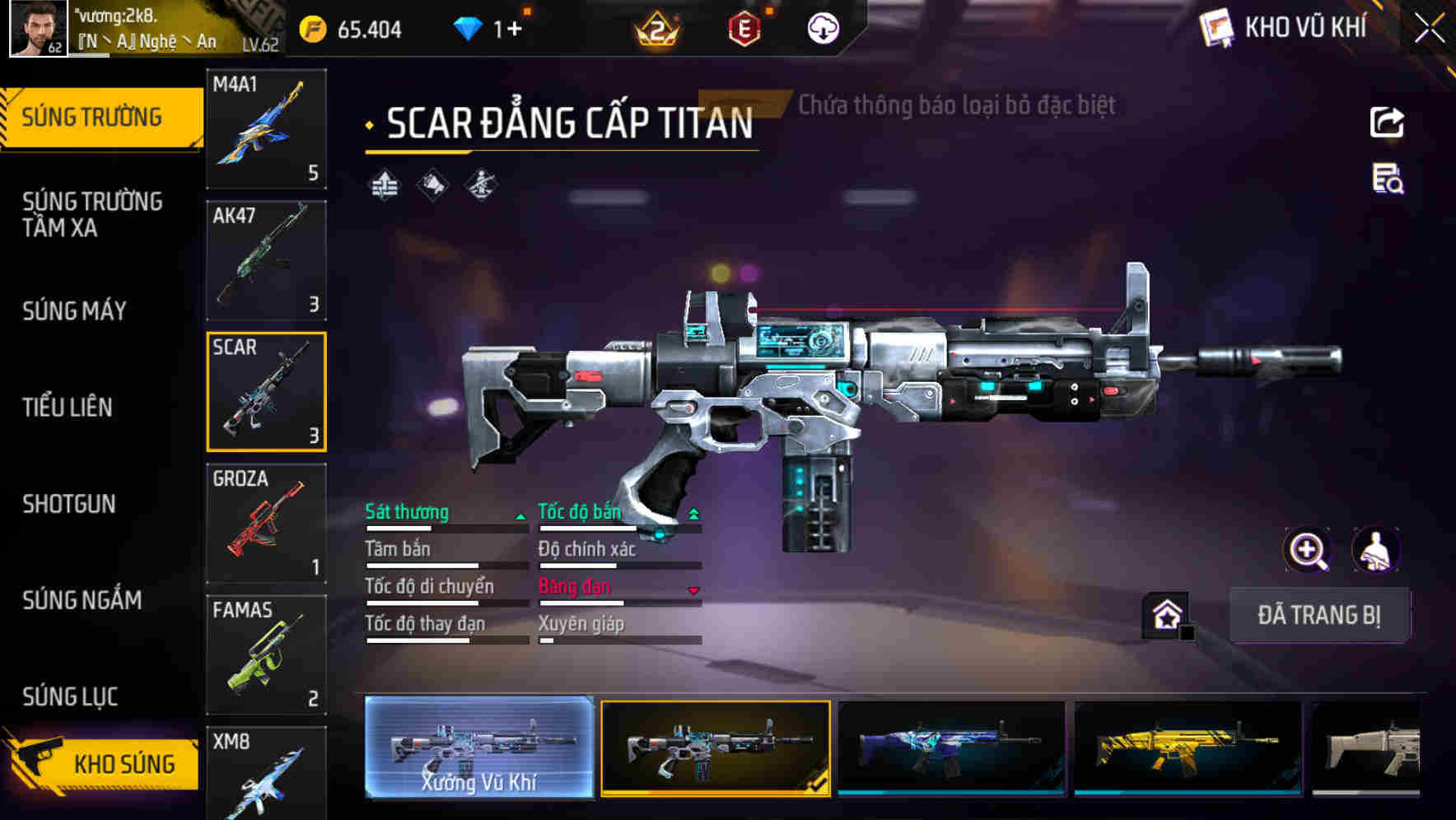1456x820 pixels.
Task: Select the GROZA weapon tile
Action: coord(266,523)
